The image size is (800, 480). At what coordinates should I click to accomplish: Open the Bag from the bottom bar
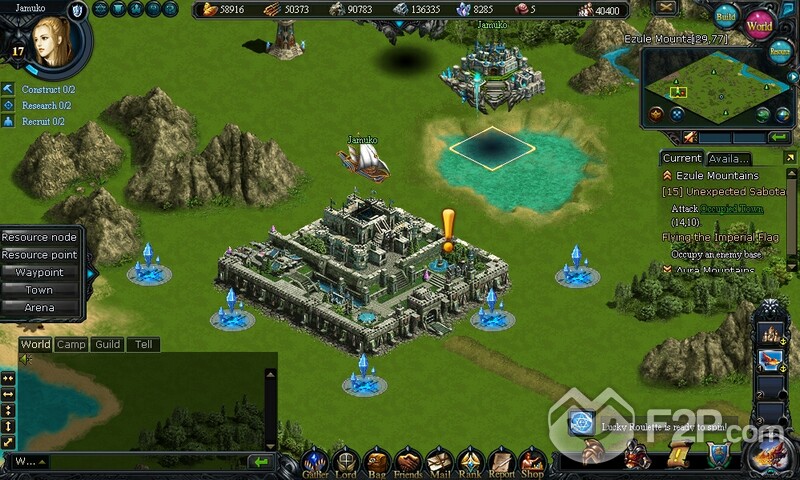pyautogui.click(x=377, y=462)
